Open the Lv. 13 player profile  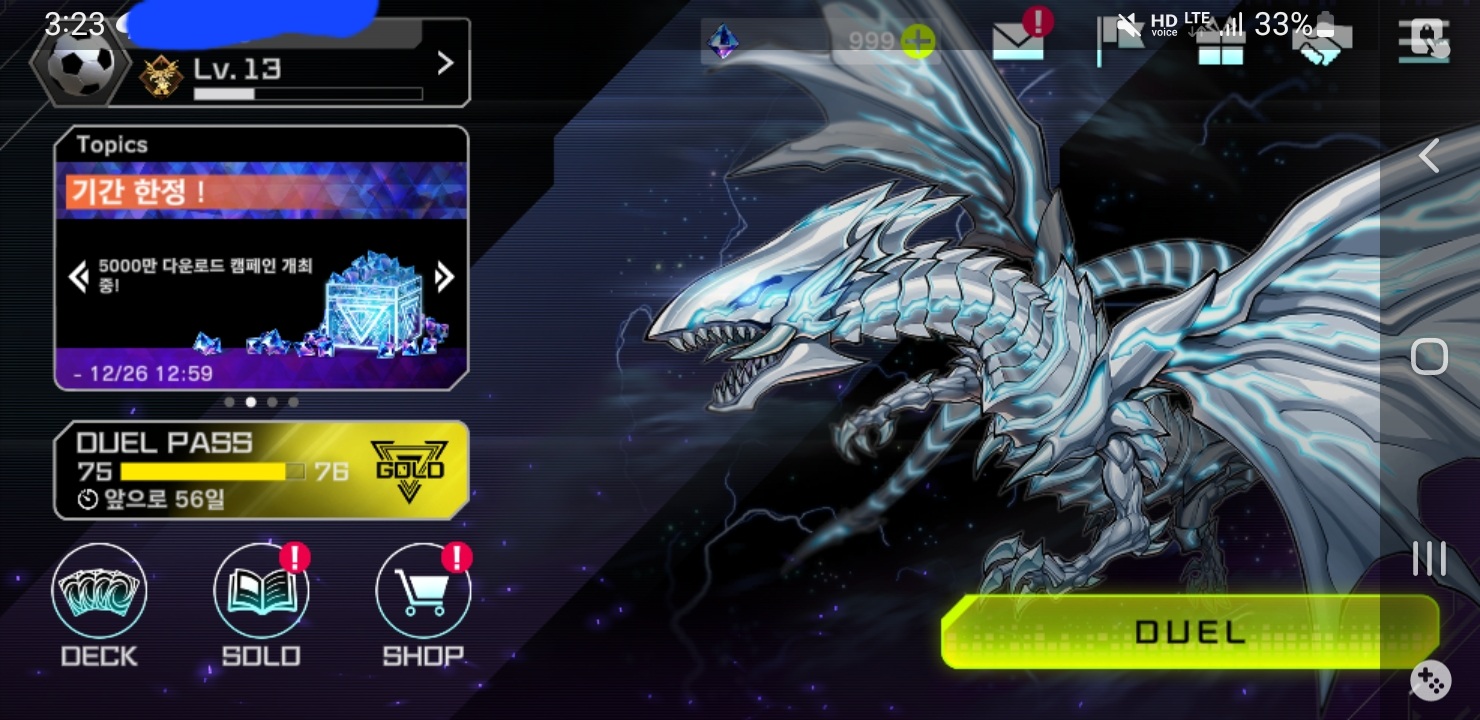(x=300, y=66)
